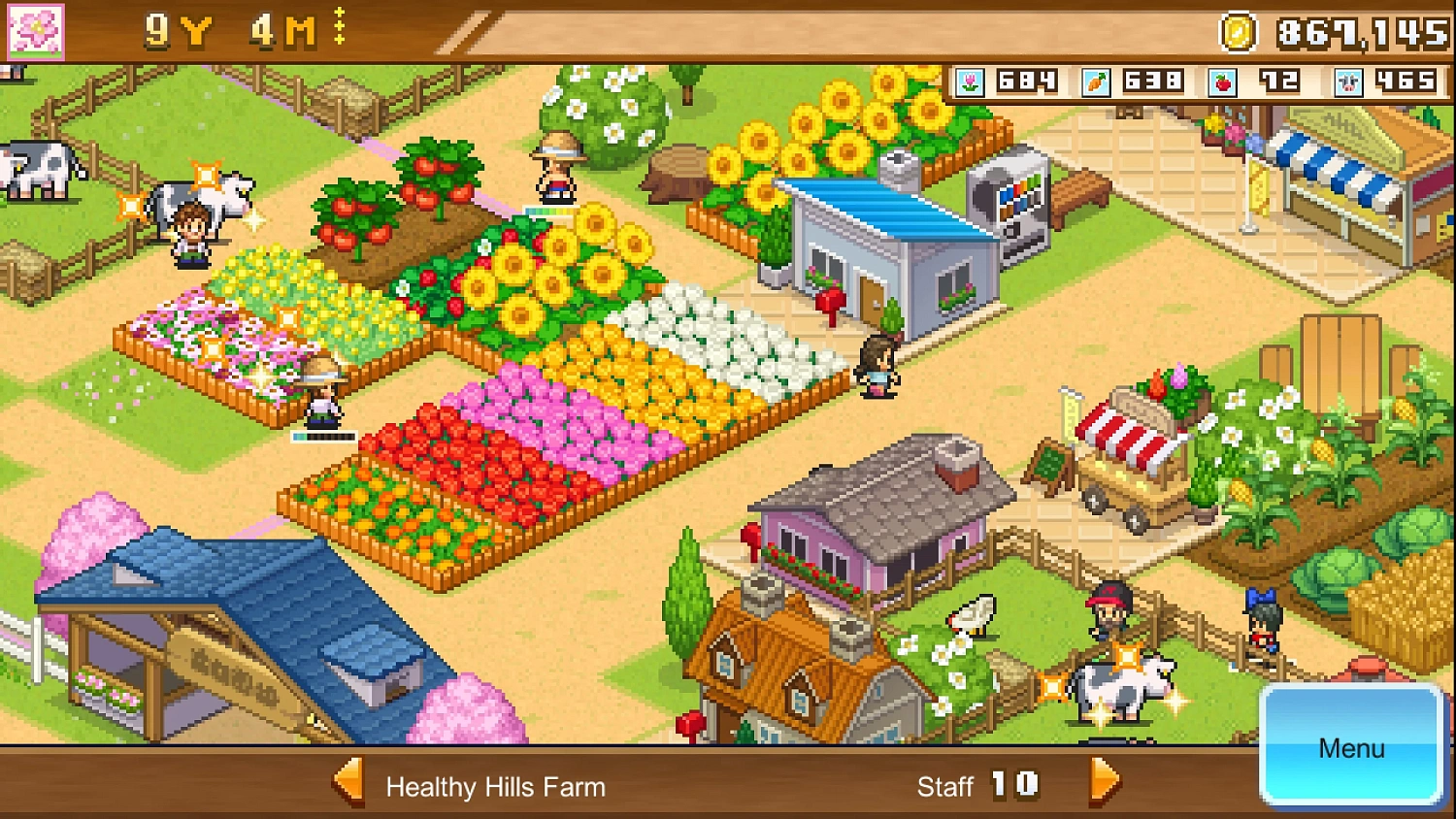
Task: Open the Menu
Action: pyautogui.click(x=1350, y=748)
